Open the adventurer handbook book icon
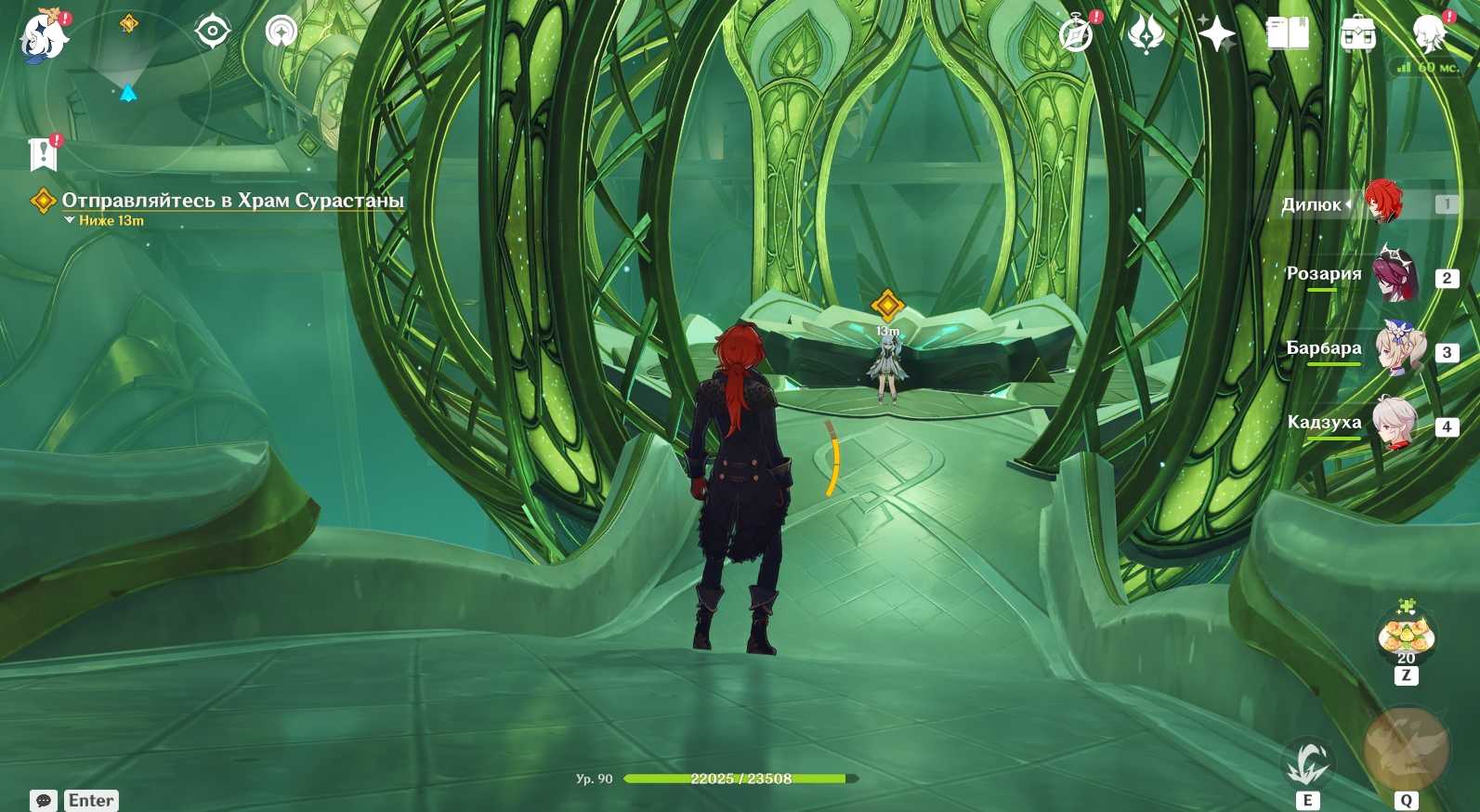Screen dimensions: 1480x812 coord(1287,35)
